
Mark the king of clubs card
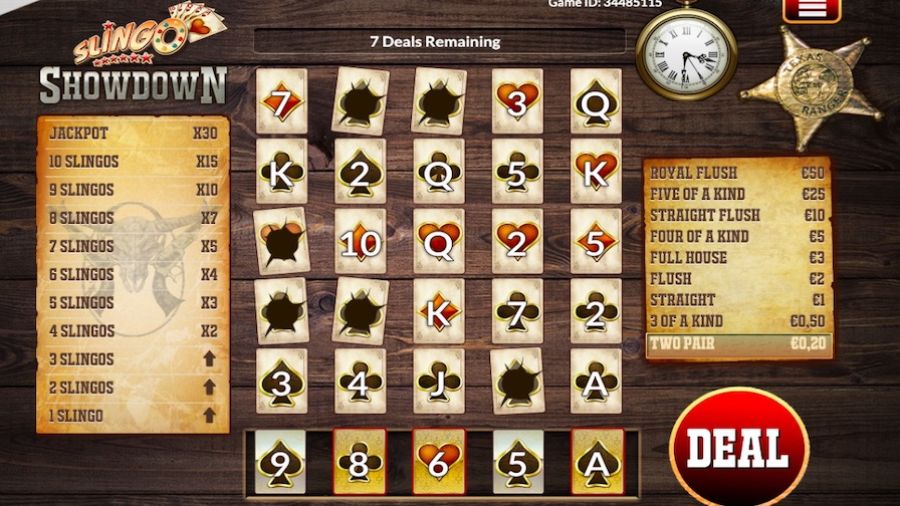click(281, 171)
